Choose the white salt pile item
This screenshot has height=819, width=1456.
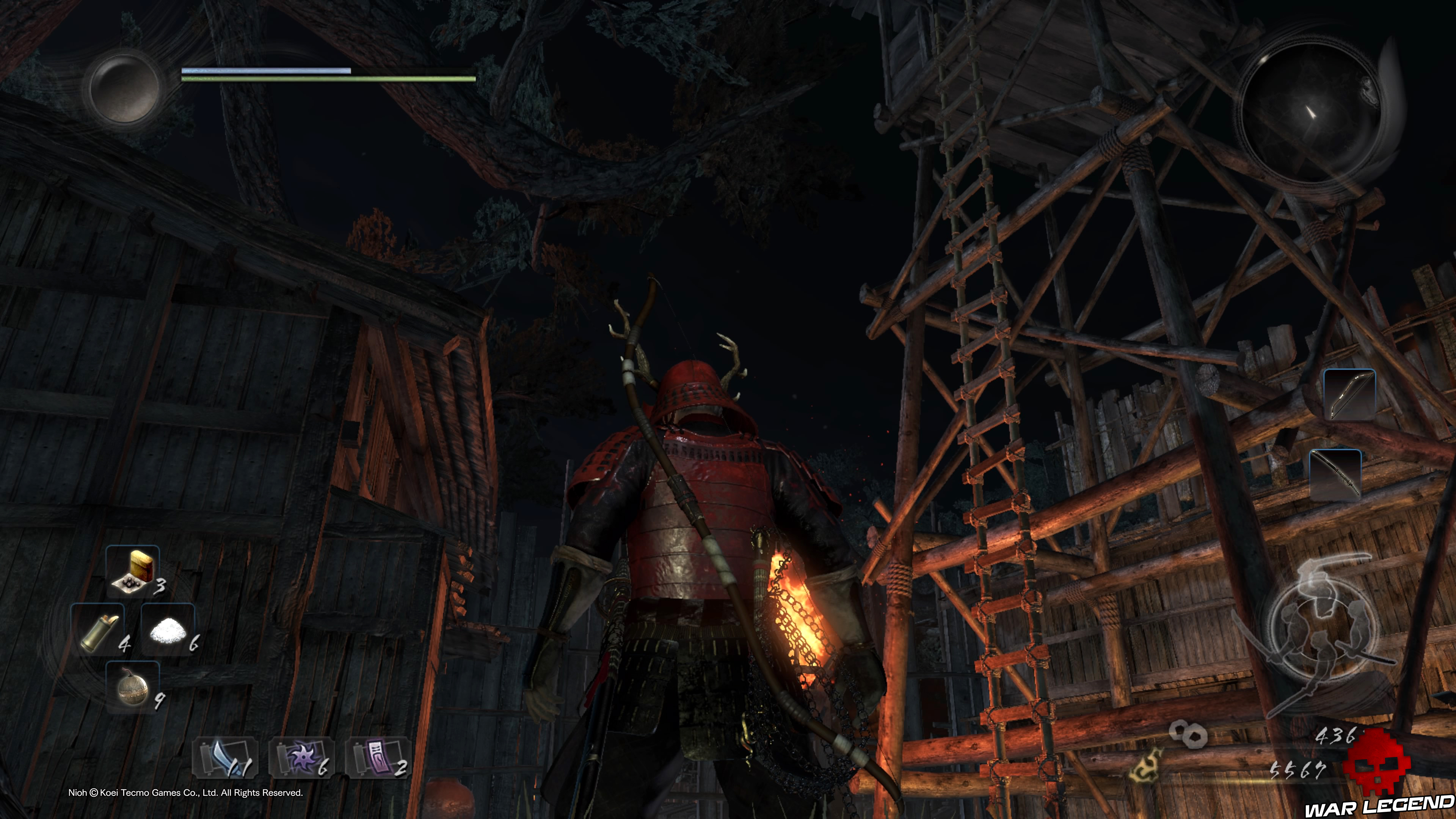point(168,629)
